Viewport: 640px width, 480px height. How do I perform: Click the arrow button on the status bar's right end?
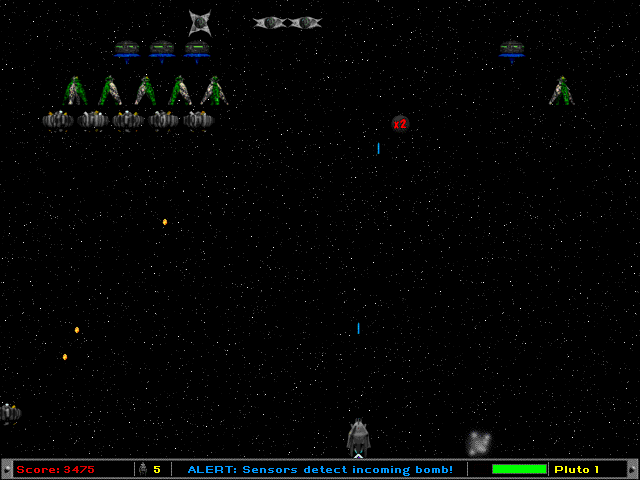632,469
